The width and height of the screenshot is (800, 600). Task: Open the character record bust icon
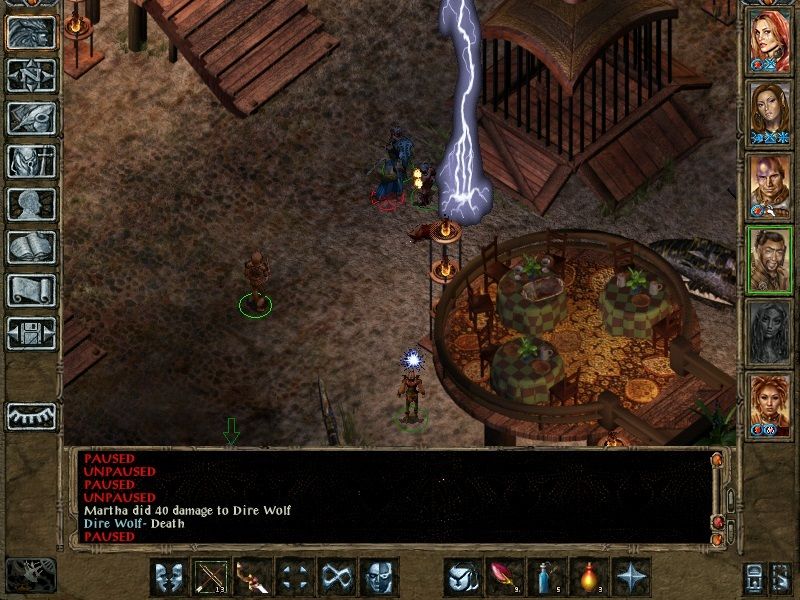coord(31,204)
